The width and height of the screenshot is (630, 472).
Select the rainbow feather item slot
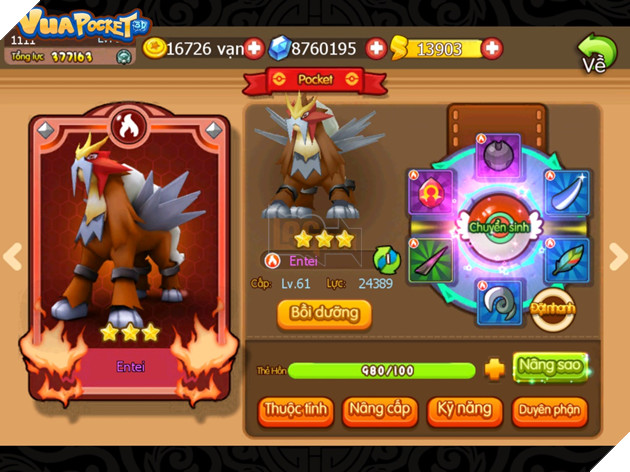click(566, 260)
